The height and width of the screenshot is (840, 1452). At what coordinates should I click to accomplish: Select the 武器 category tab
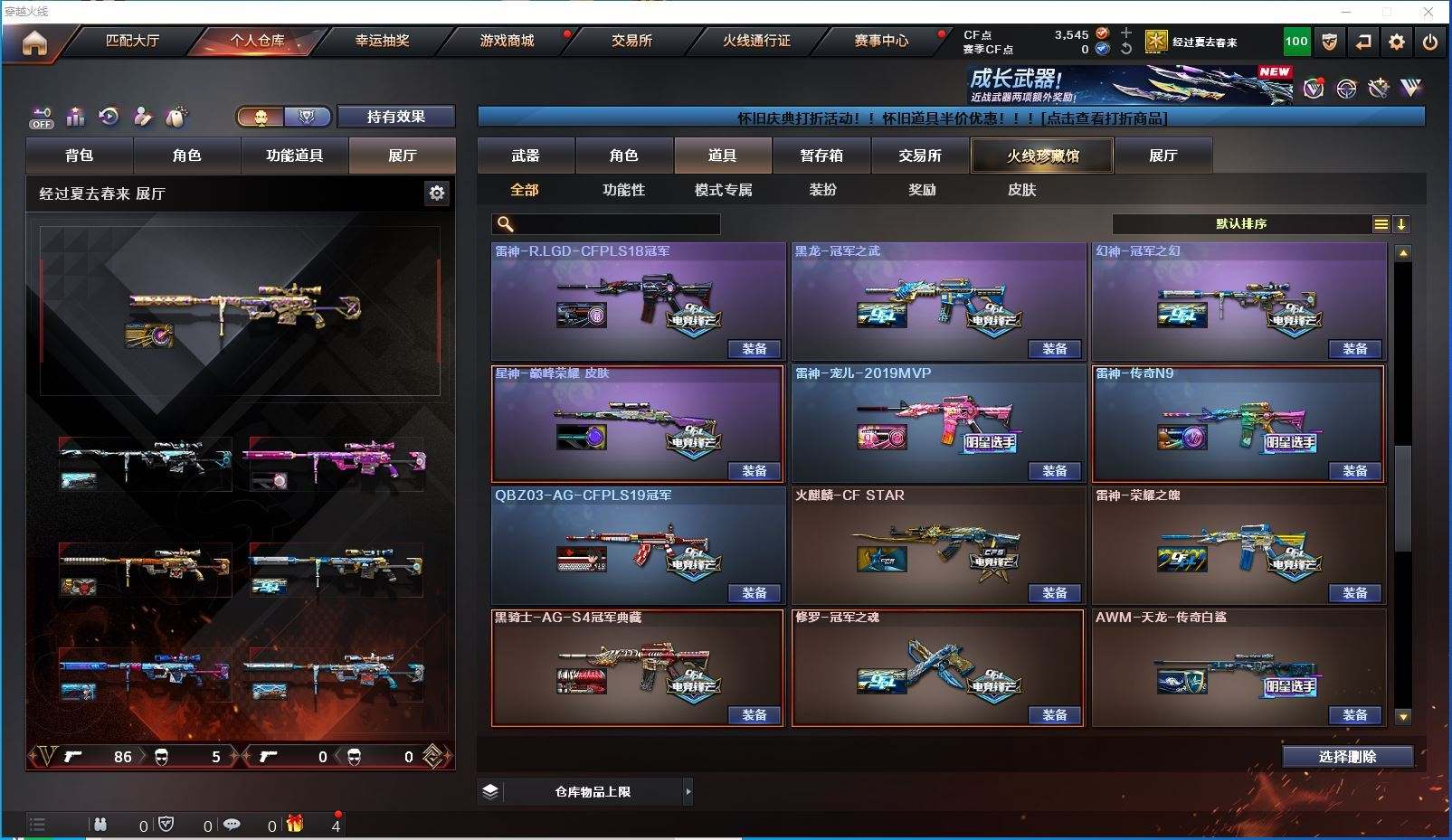526,156
